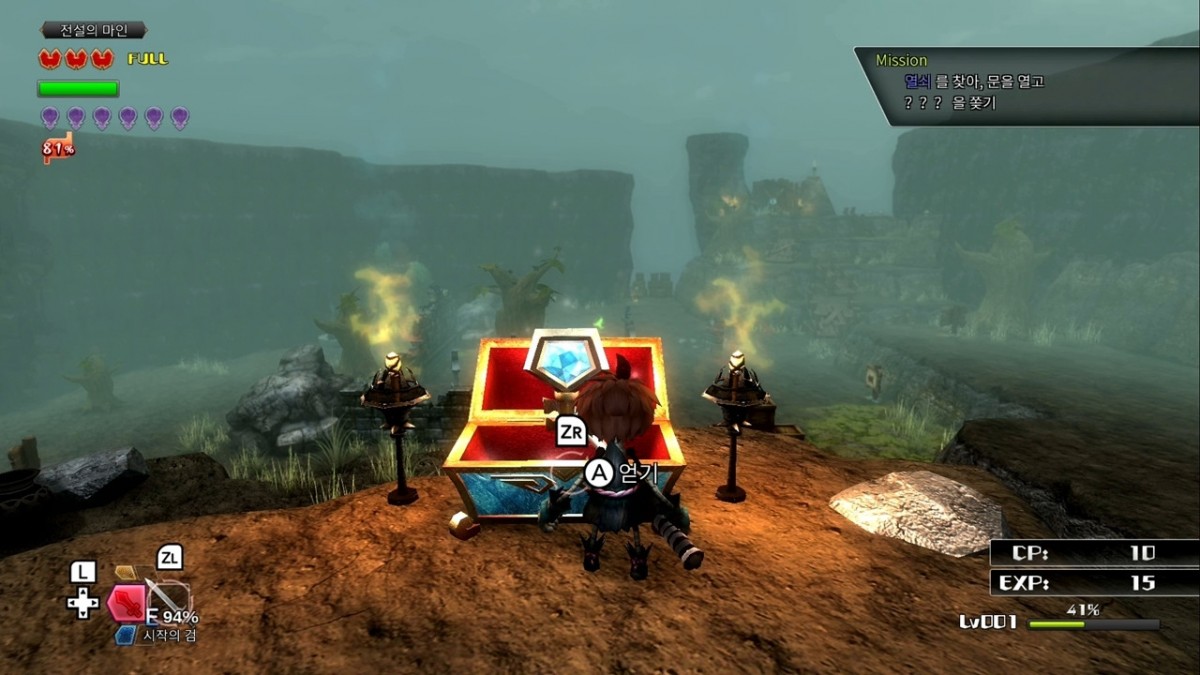Click the orange 81% fist gauge icon
Image resolution: width=1200 pixels, height=675 pixels.
(58, 149)
